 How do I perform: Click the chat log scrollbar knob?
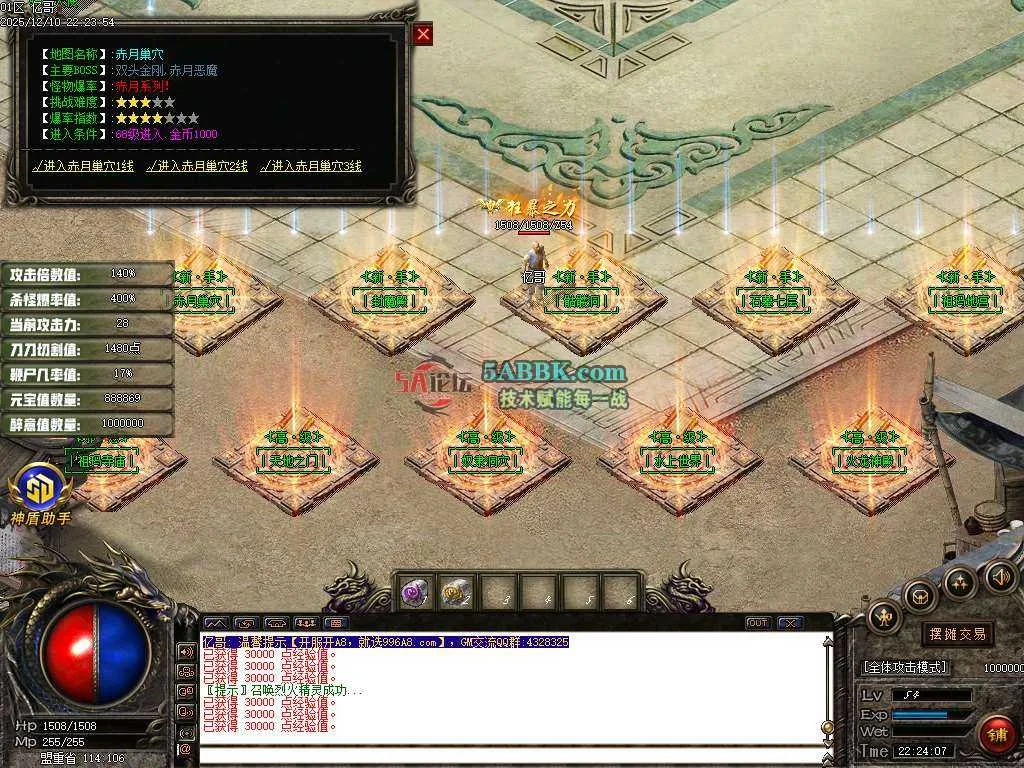tap(827, 727)
